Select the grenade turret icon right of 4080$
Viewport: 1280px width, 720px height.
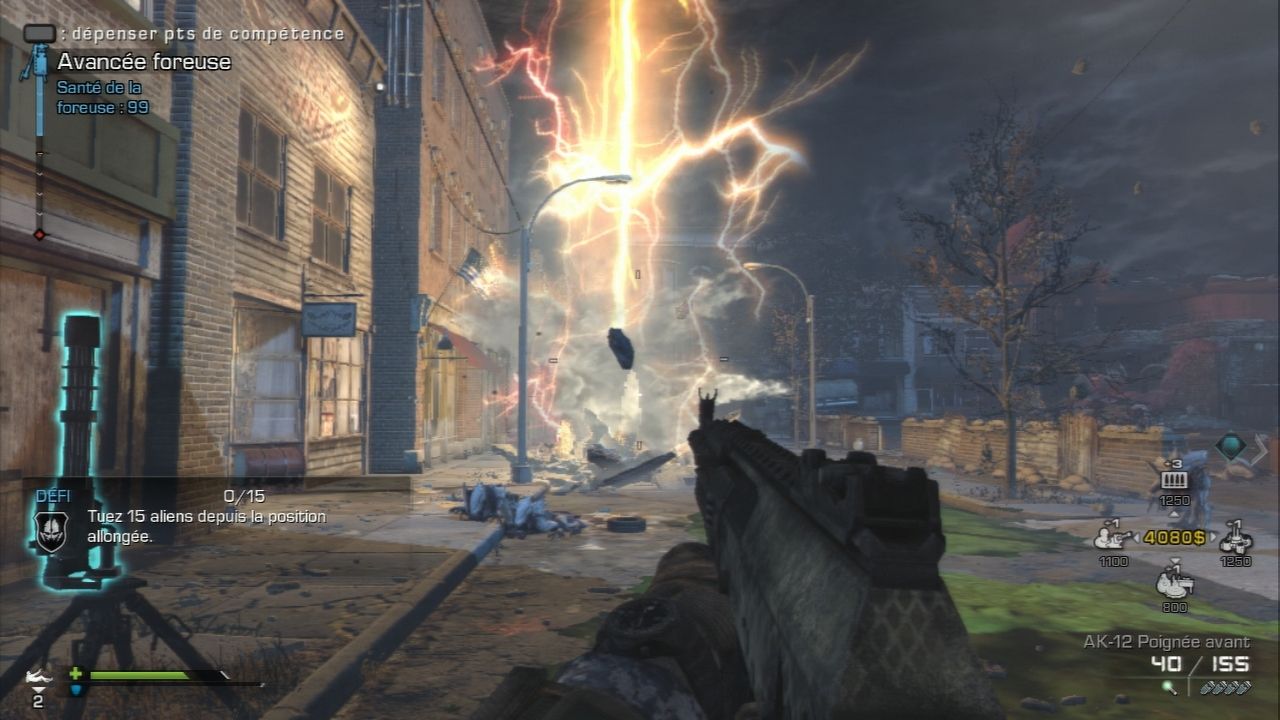point(1235,537)
